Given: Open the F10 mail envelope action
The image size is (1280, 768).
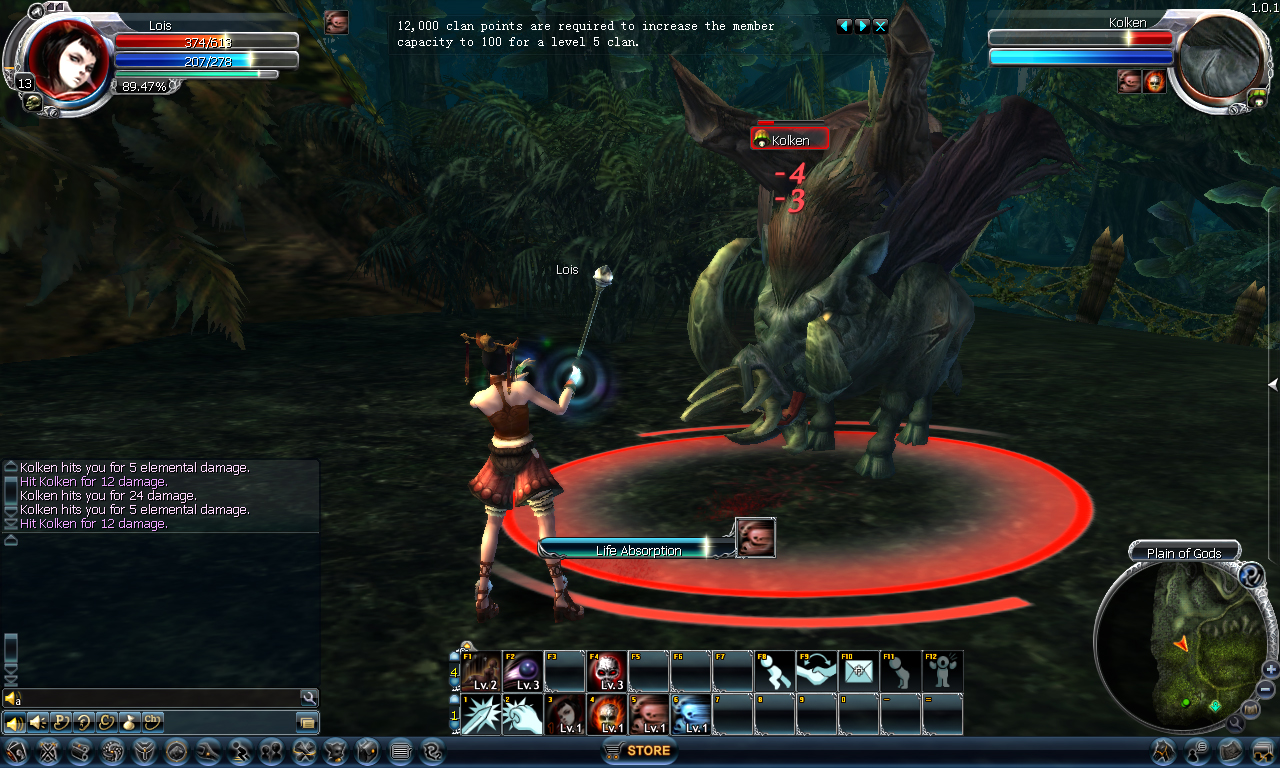Looking at the screenshot, I should [858, 671].
